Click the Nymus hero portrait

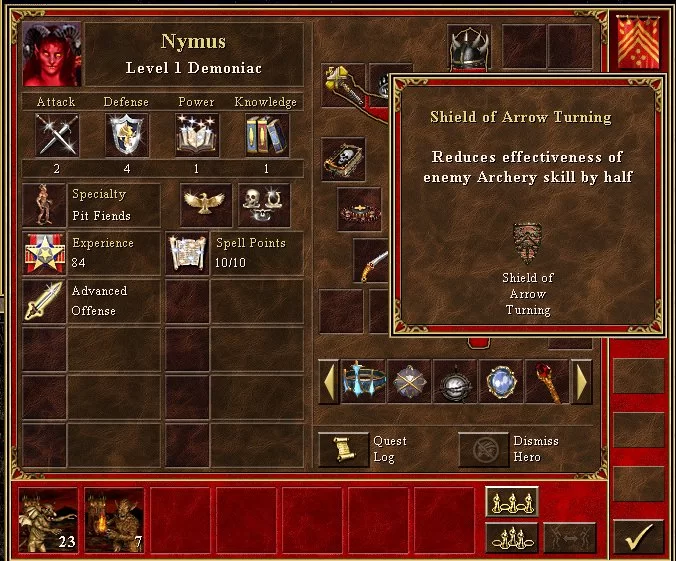[x=52, y=55]
